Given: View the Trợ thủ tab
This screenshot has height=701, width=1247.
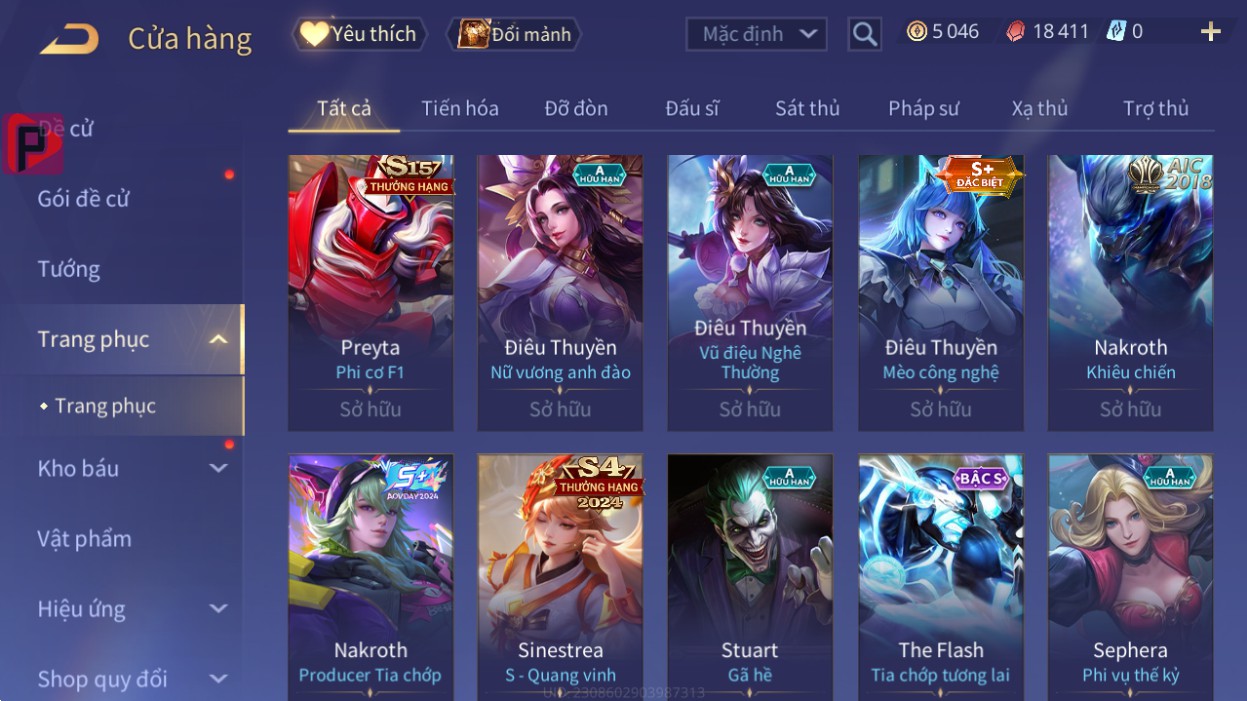Looking at the screenshot, I should pos(1155,108).
